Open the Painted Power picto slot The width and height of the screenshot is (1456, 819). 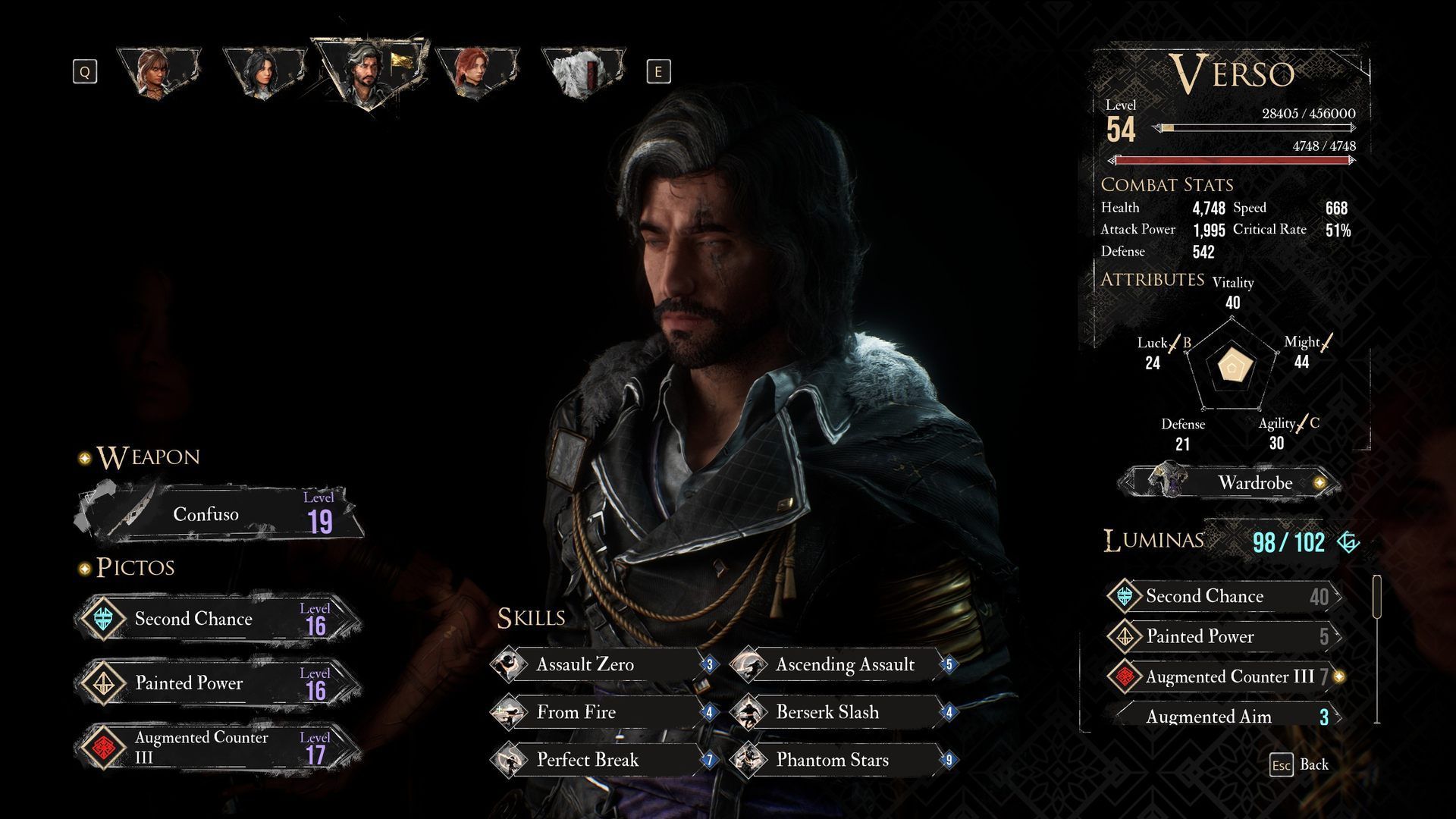click(218, 683)
